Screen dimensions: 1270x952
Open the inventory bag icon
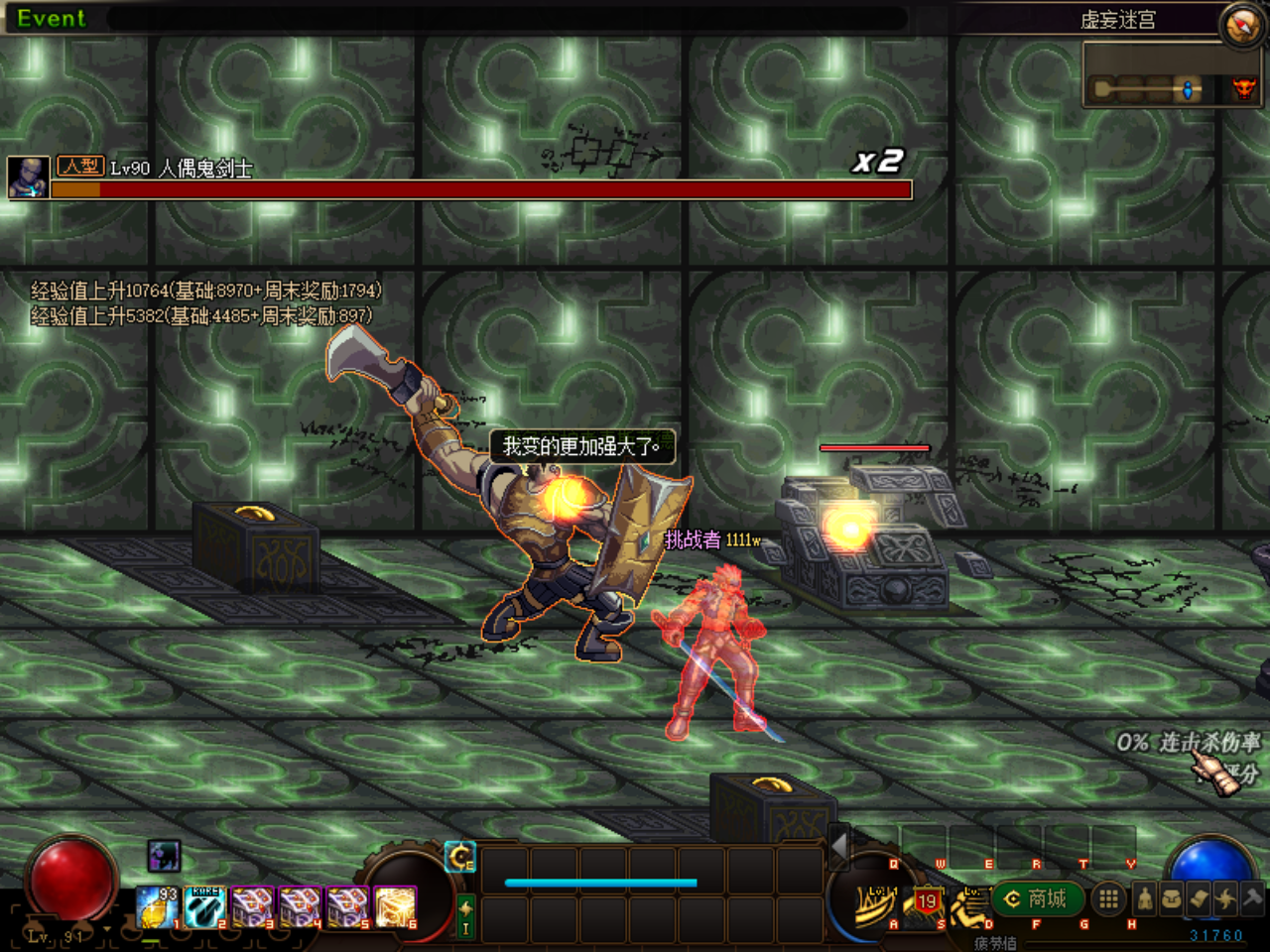coord(1171,897)
